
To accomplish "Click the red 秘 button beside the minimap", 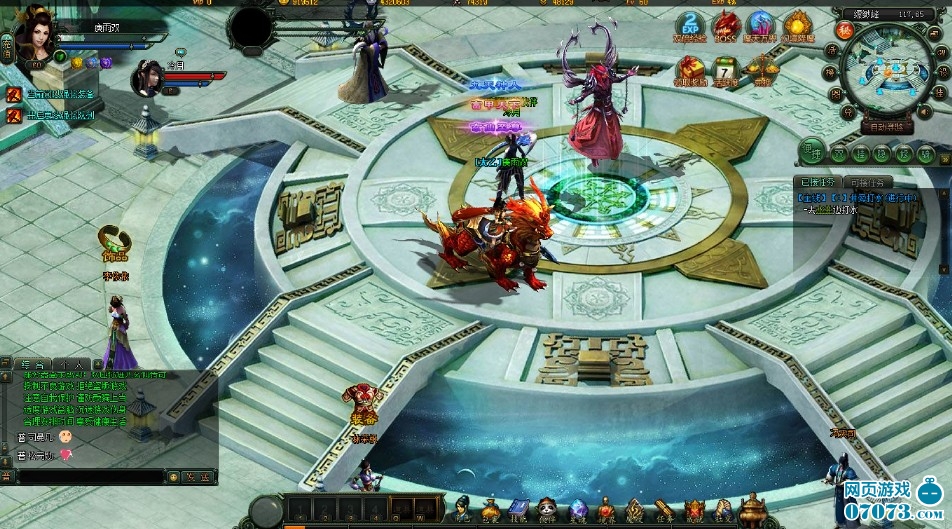I will 845,32.
